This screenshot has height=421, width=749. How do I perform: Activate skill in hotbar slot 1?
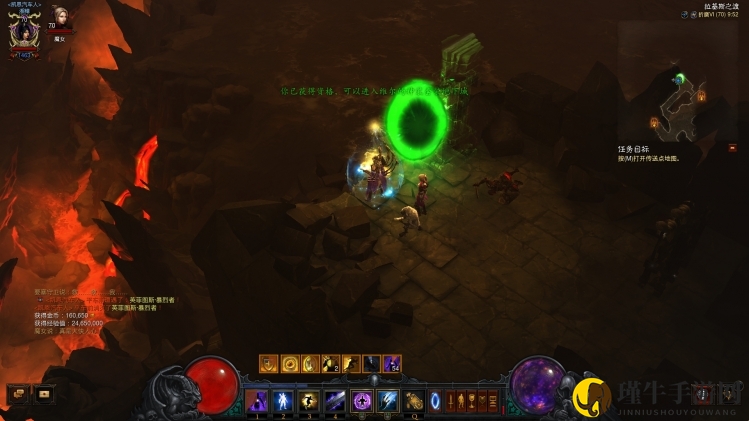[x=256, y=401]
